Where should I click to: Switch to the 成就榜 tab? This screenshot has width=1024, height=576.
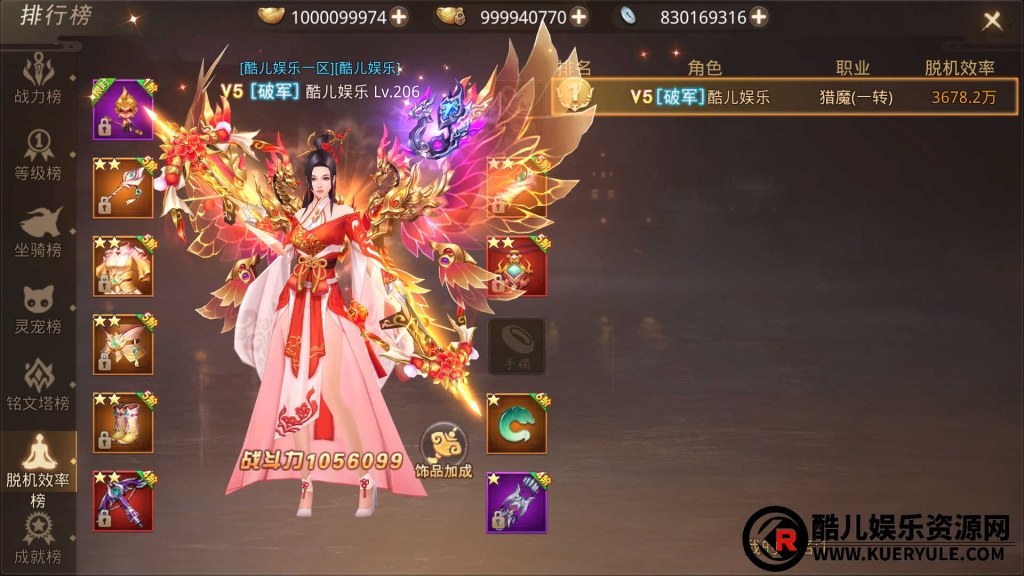[x=37, y=539]
